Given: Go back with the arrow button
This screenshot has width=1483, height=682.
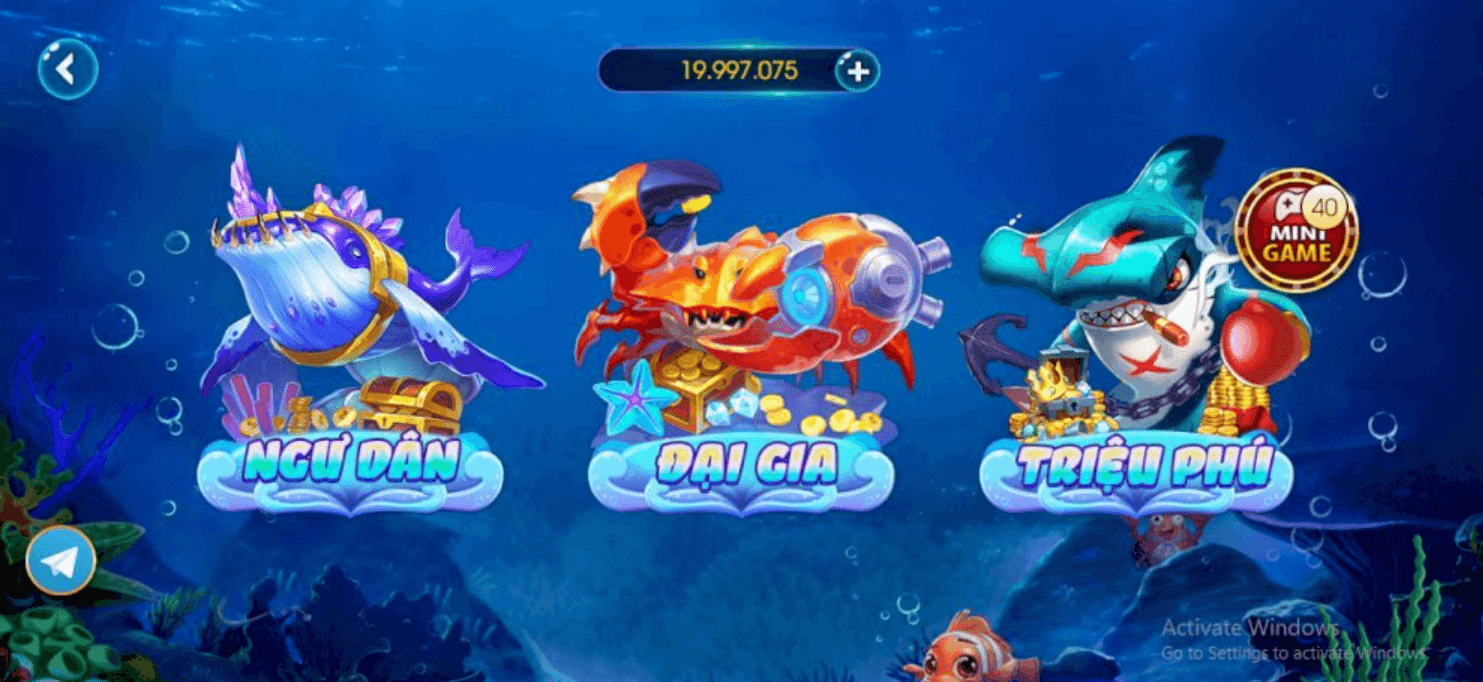Looking at the screenshot, I should tap(67, 69).
